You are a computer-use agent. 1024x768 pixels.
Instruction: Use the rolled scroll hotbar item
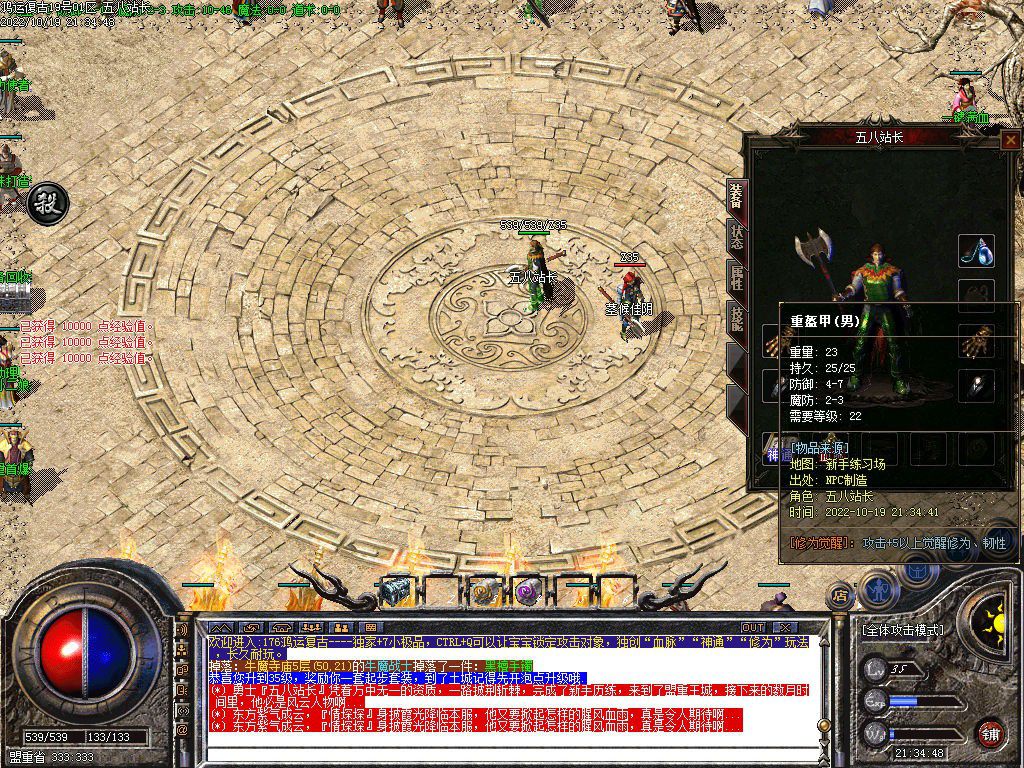pos(485,592)
